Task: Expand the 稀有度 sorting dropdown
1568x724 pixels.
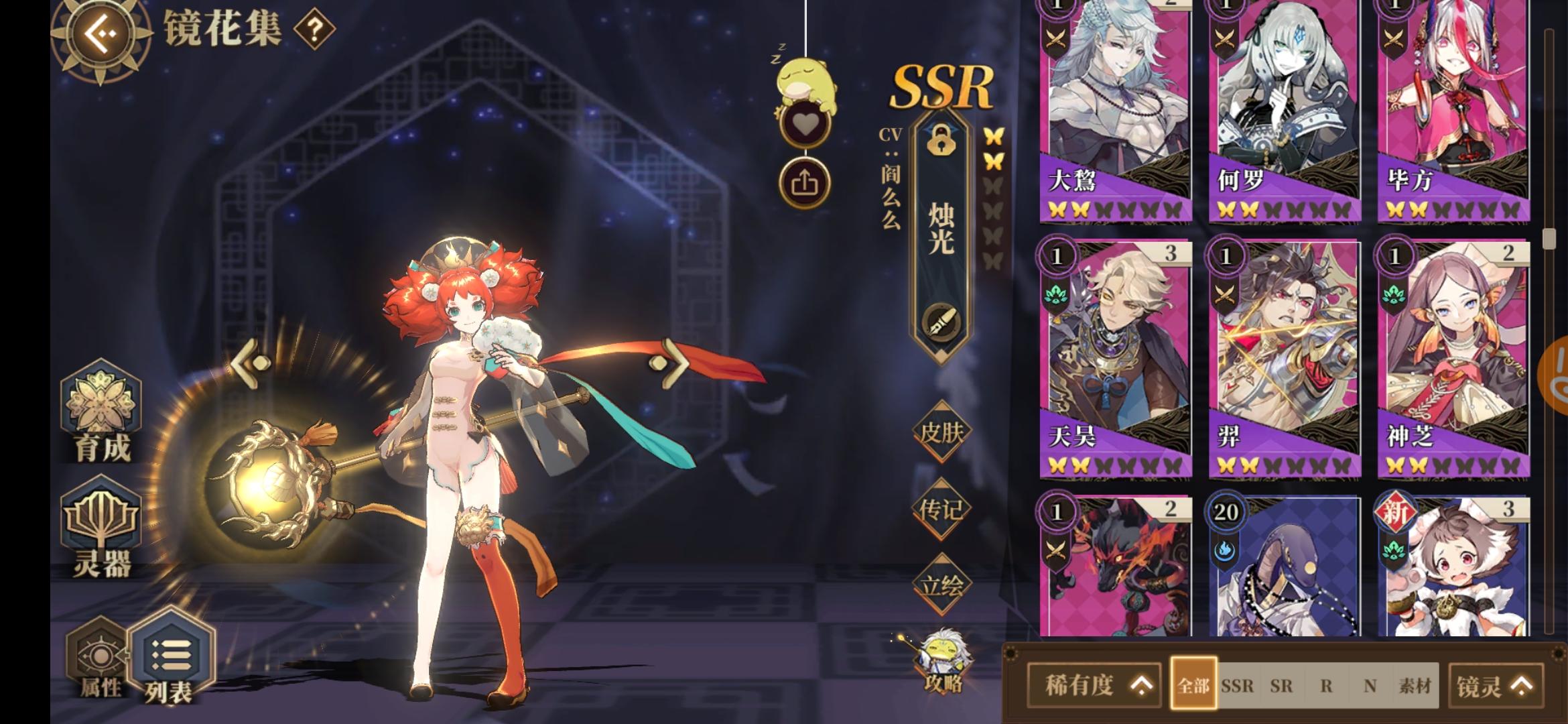Action: pos(1095,685)
